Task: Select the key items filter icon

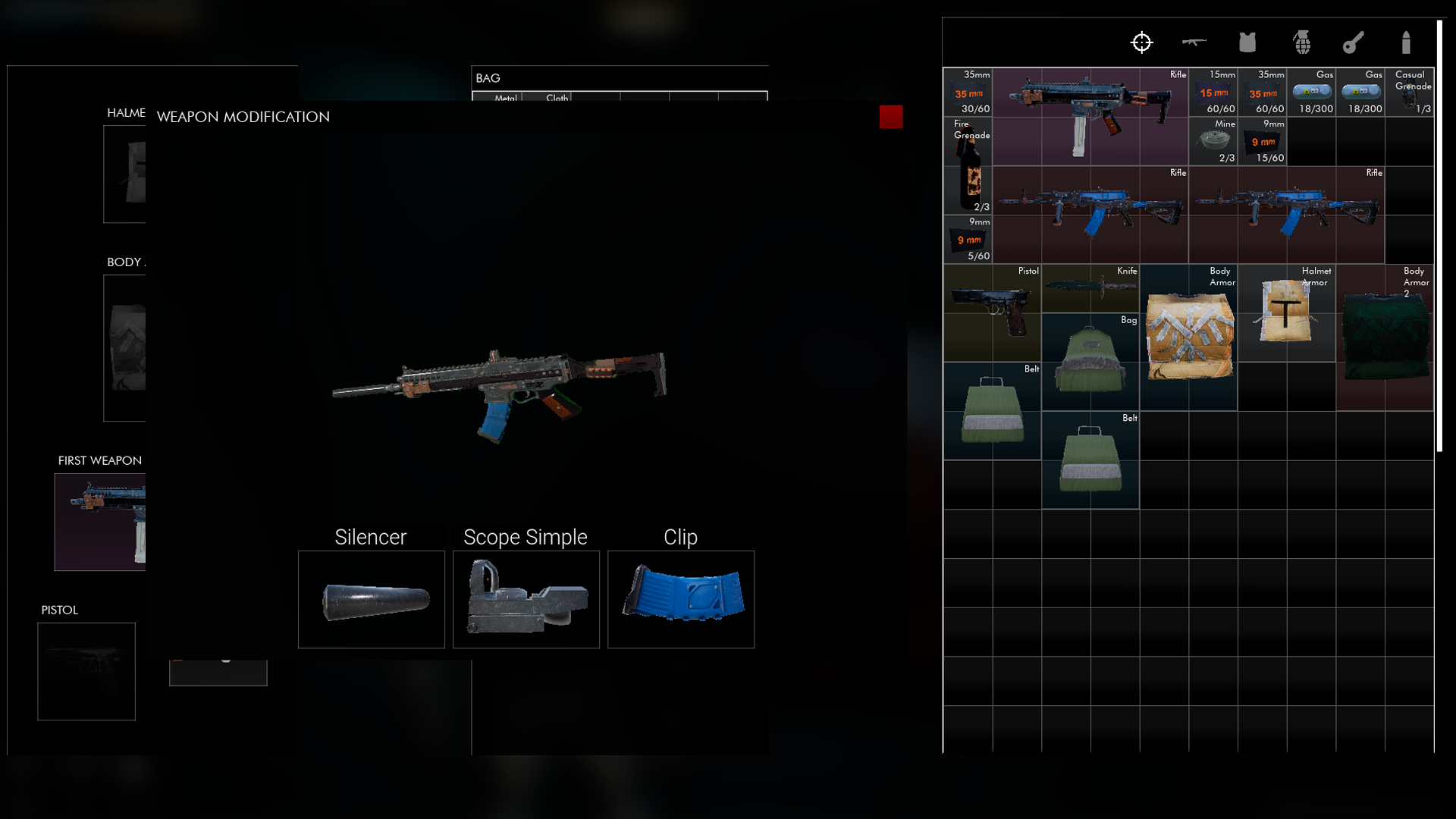Action: pos(1354,43)
